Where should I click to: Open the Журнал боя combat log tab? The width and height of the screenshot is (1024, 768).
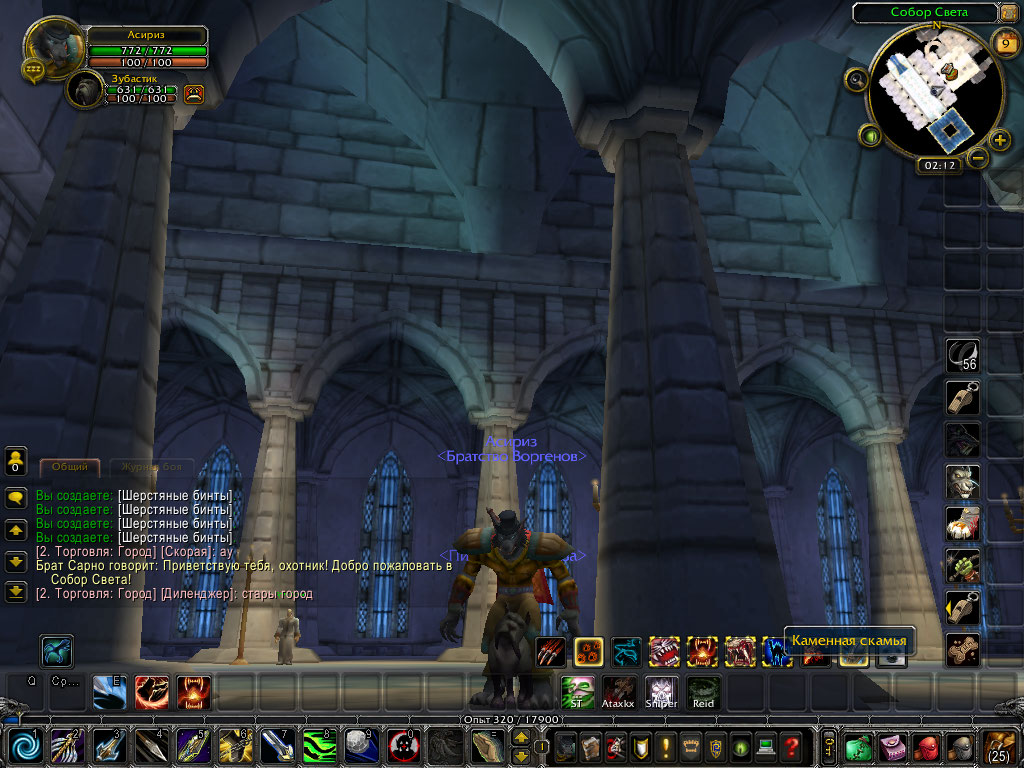pyautogui.click(x=150, y=467)
